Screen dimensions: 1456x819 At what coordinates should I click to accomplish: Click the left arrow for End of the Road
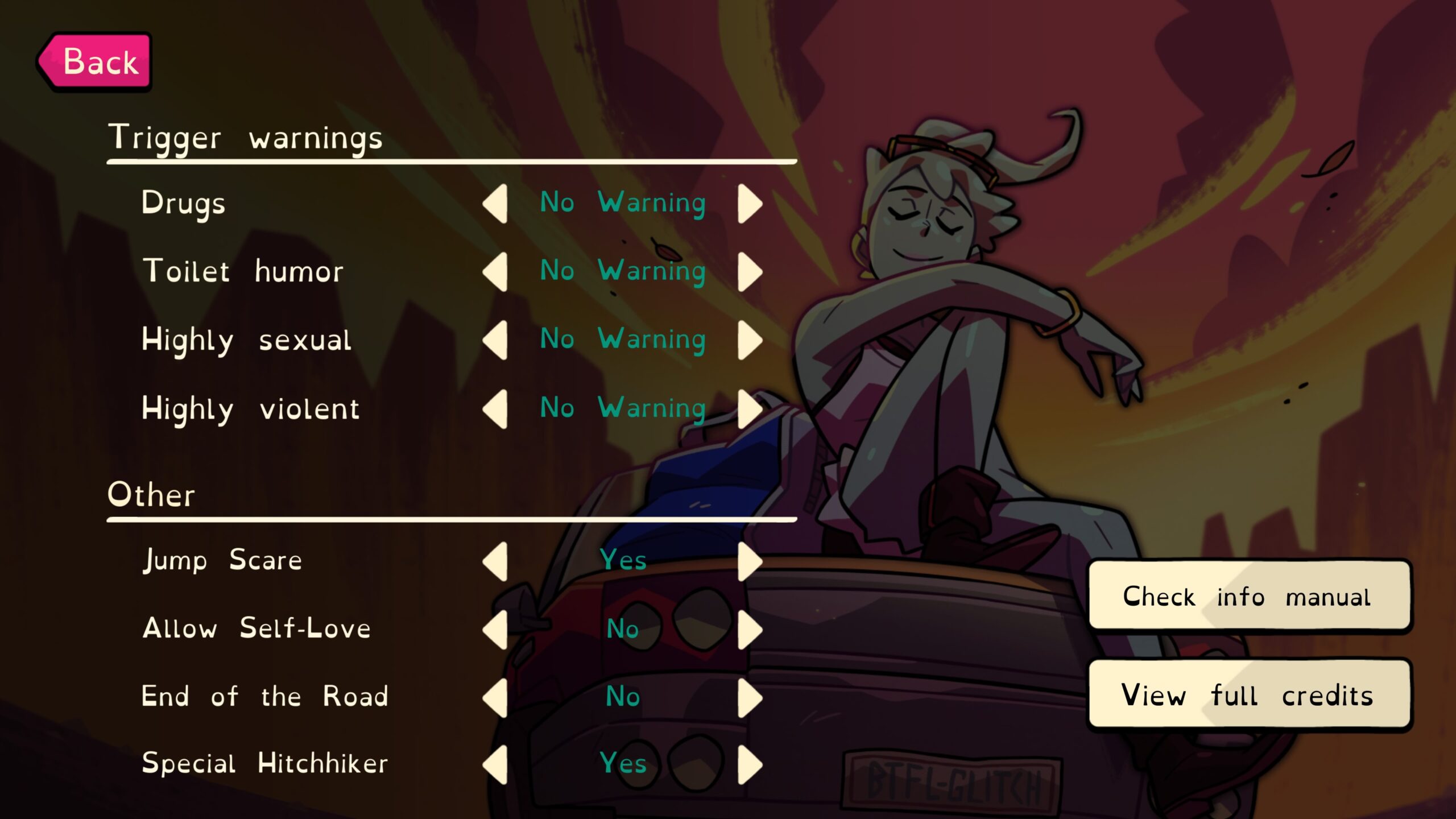point(496,695)
